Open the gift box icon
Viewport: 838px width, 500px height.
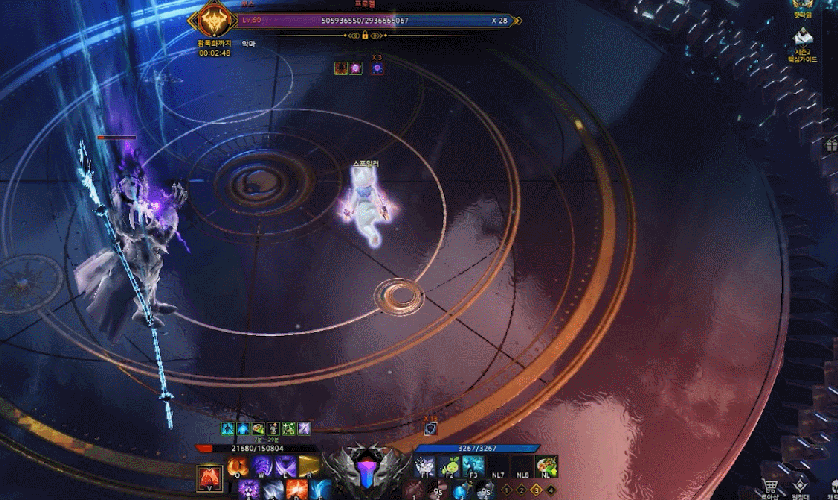click(x=831, y=145)
